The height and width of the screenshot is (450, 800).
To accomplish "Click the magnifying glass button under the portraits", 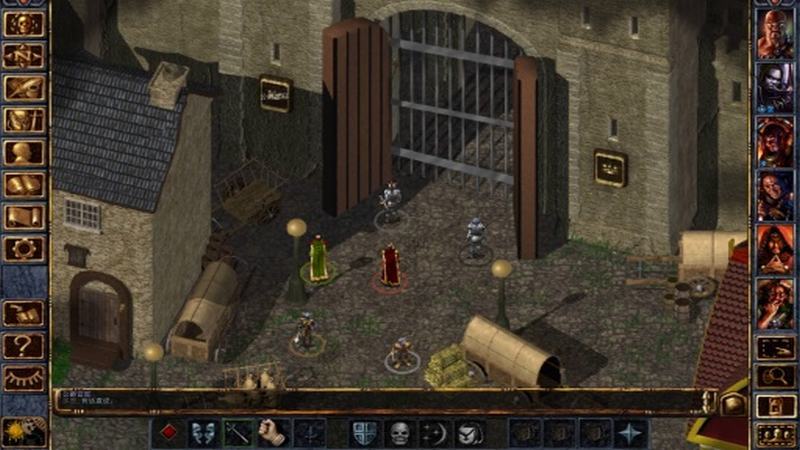I will pos(775,376).
